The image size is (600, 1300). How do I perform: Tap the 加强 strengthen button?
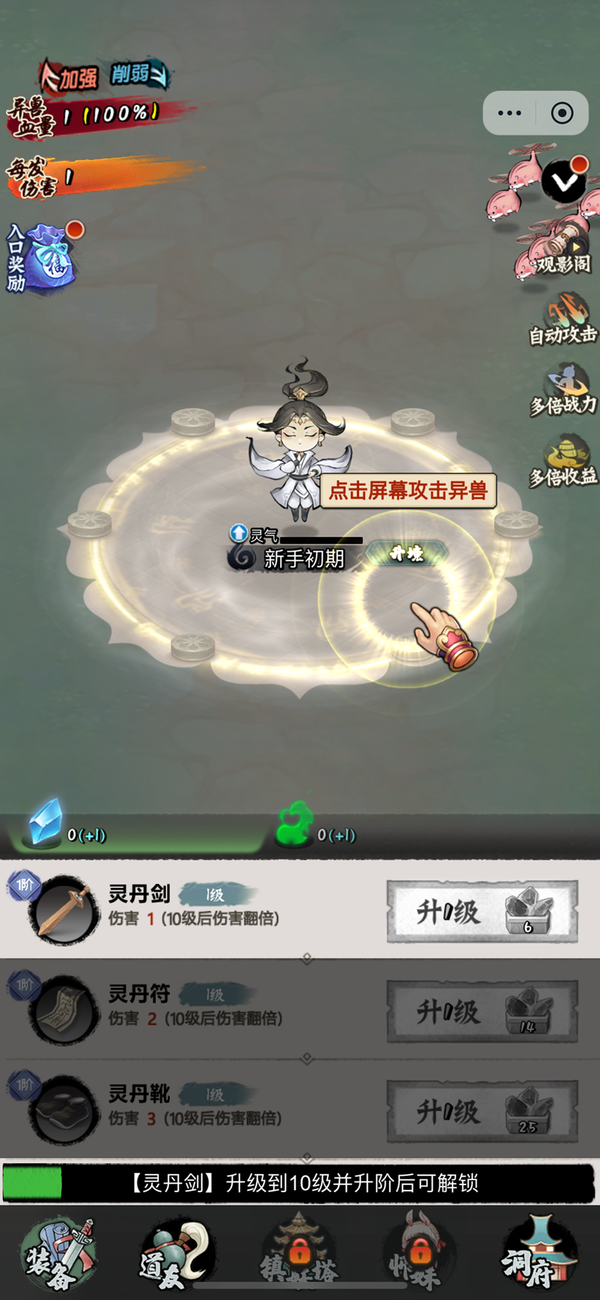73,76
